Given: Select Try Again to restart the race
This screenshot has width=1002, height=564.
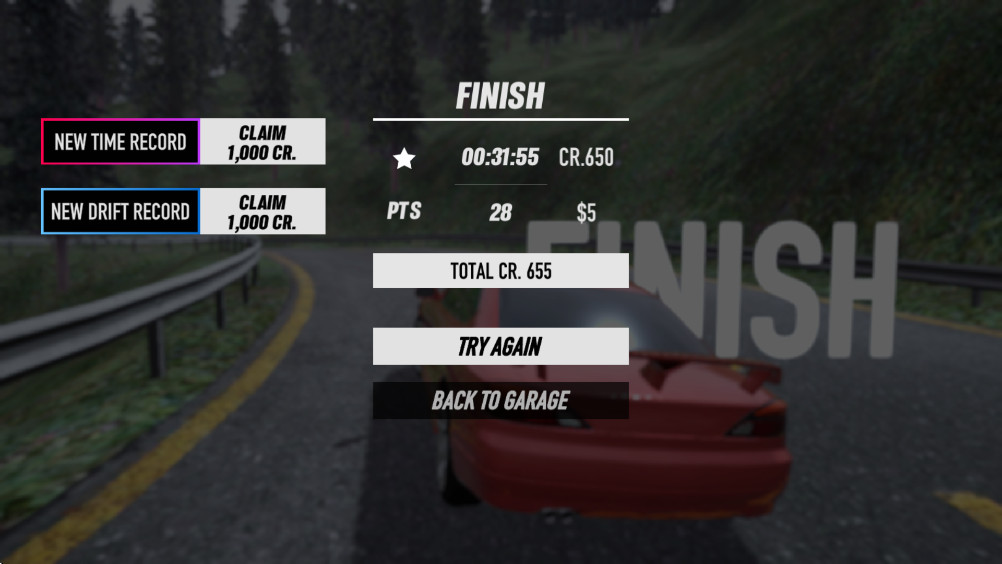Looking at the screenshot, I should 500,346.
